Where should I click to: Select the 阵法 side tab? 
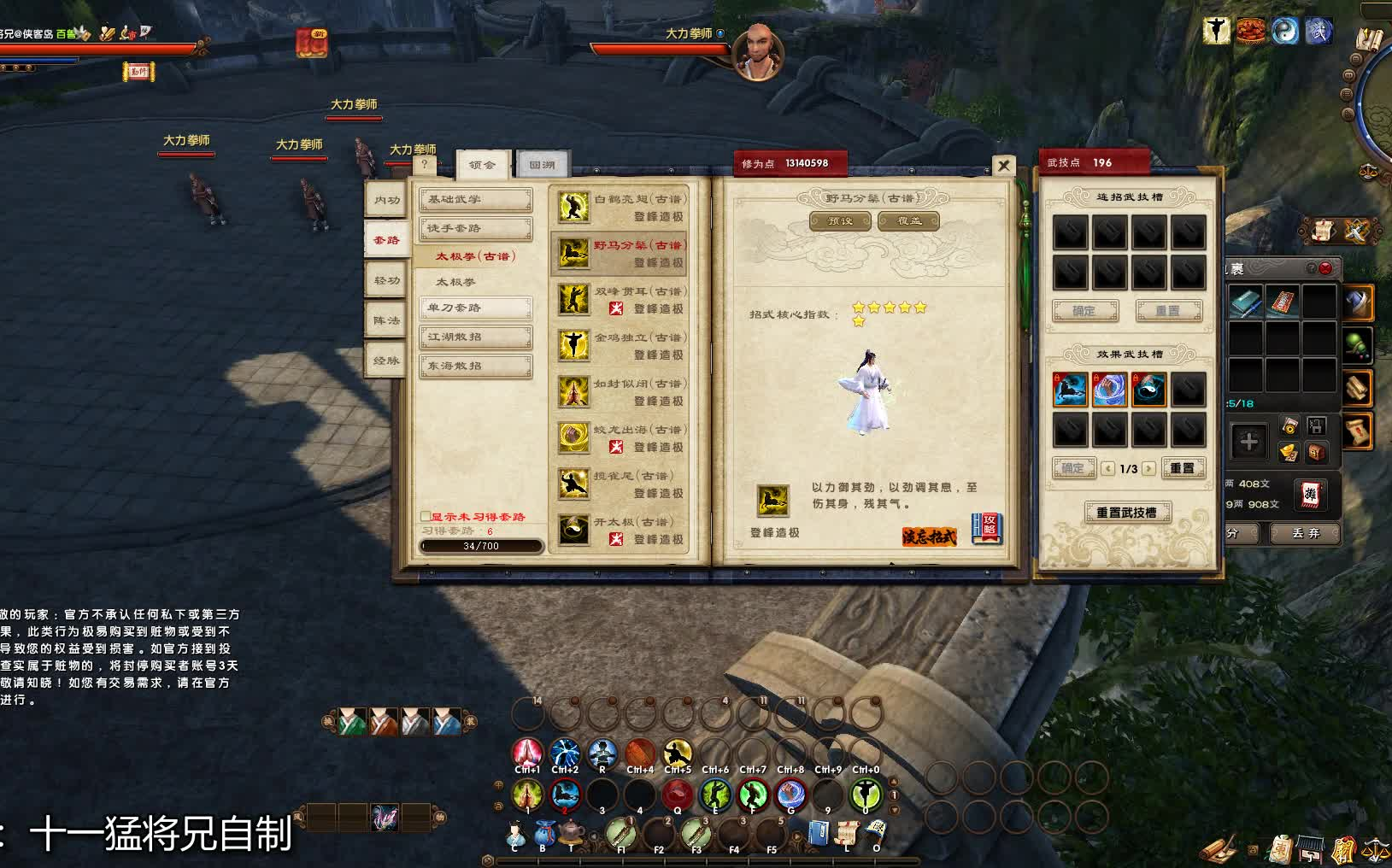(x=386, y=320)
